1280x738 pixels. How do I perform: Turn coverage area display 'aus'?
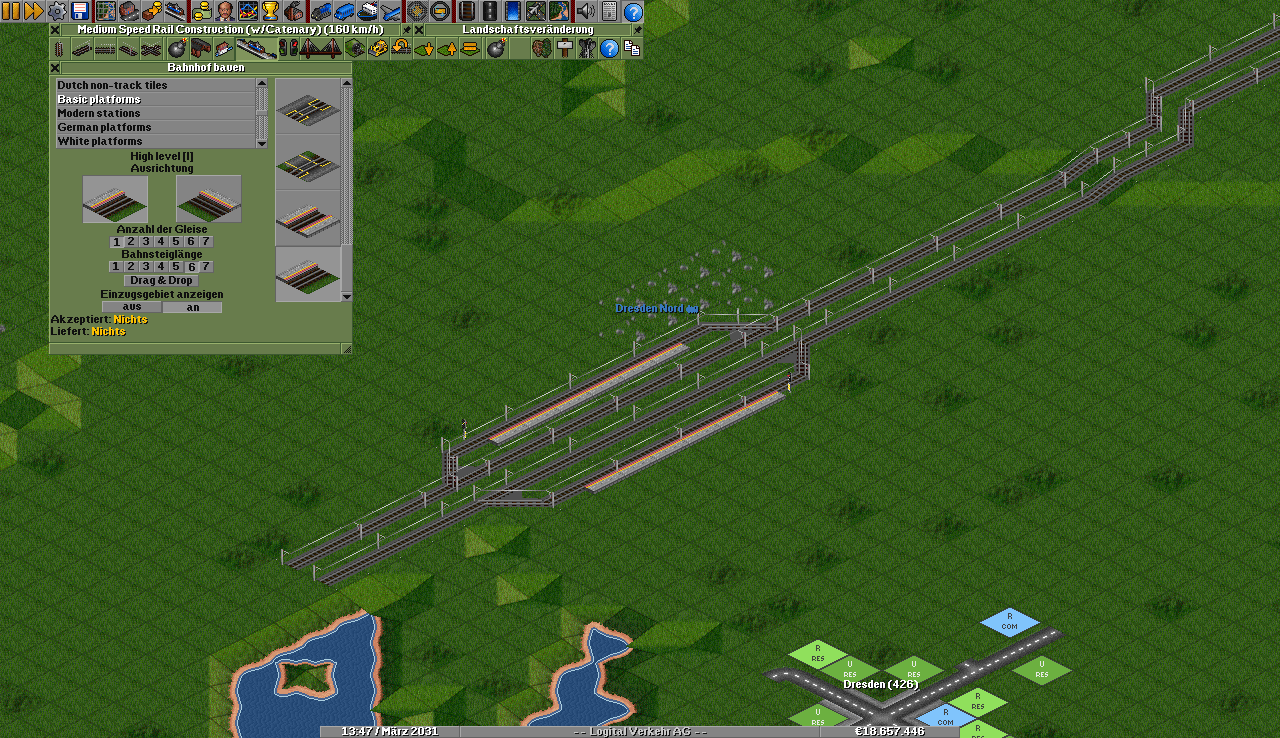132,307
